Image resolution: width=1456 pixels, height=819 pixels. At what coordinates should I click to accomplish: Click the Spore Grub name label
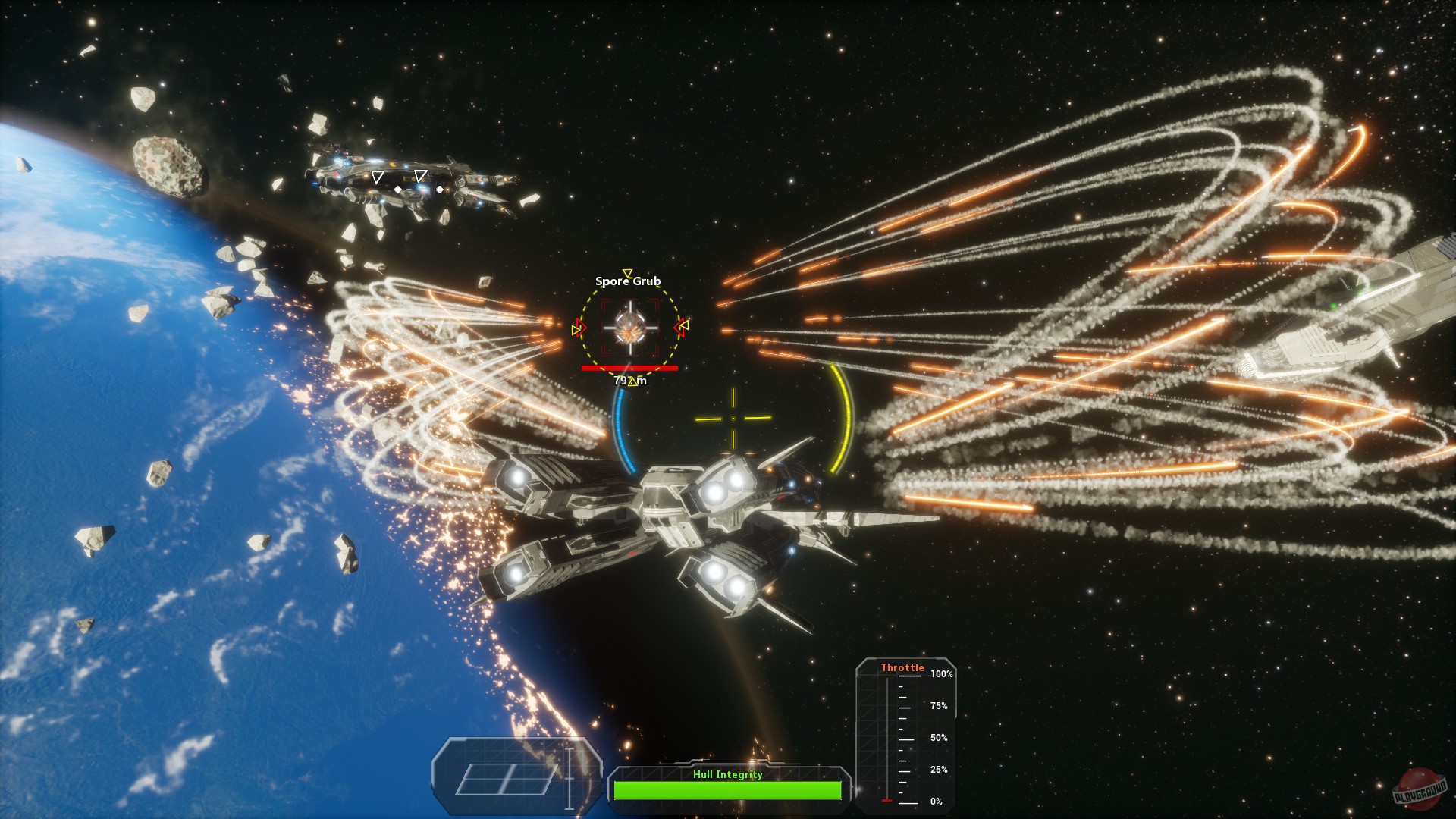[628, 281]
